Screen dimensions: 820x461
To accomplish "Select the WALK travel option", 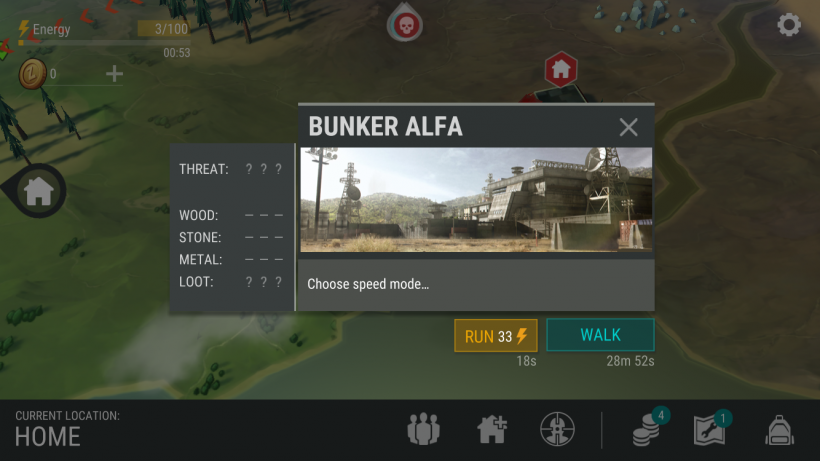I will (600, 335).
